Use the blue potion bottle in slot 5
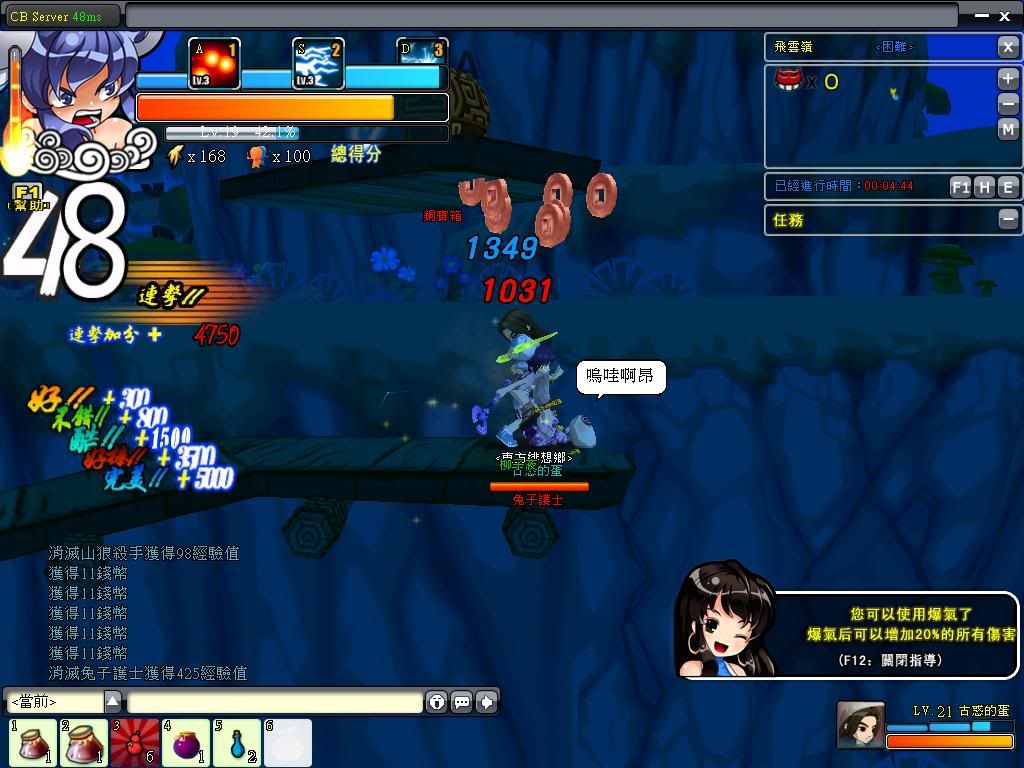Viewport: 1024px width, 768px height. point(236,744)
